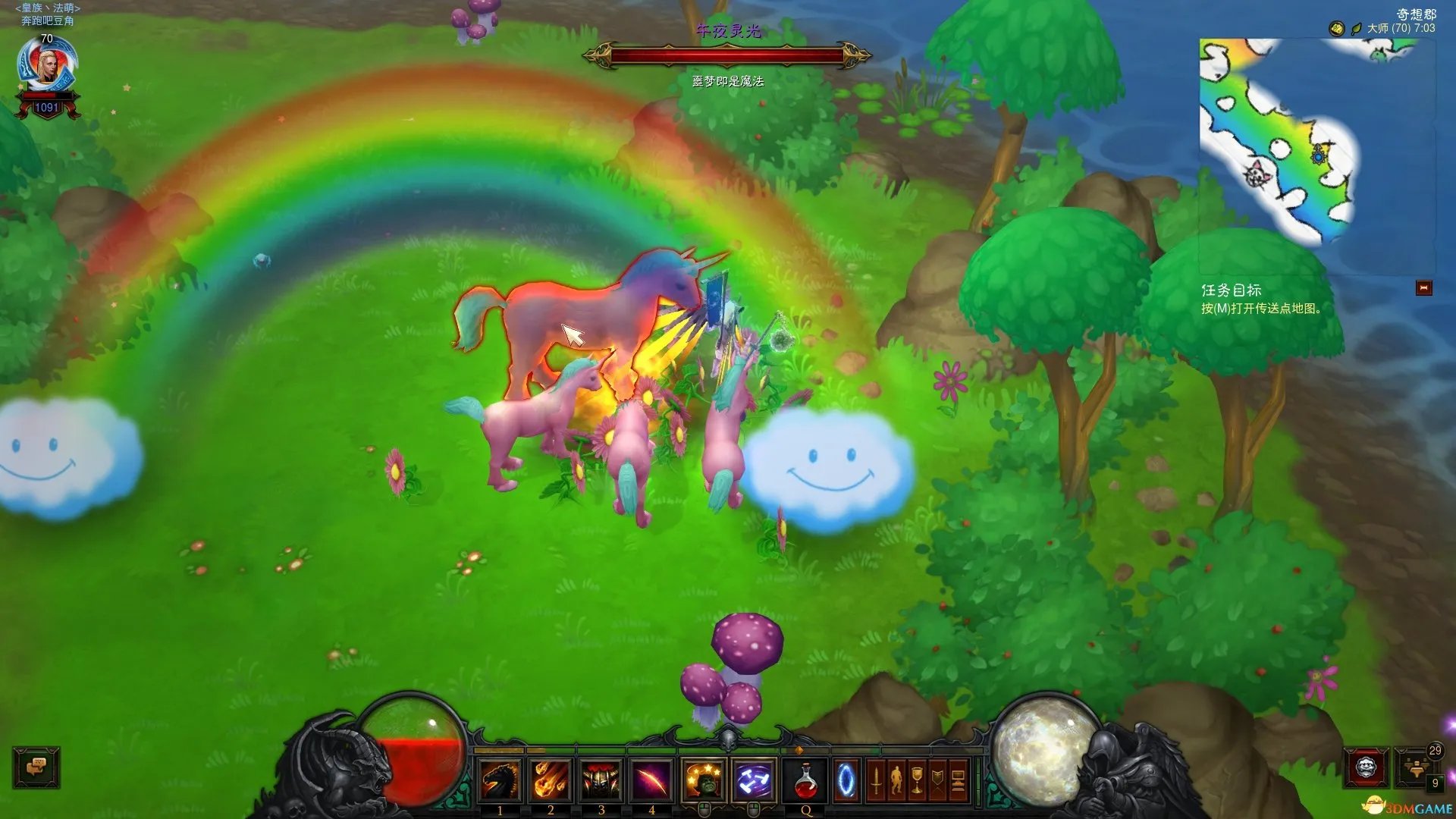Open the game menu computer icon

coord(958,780)
